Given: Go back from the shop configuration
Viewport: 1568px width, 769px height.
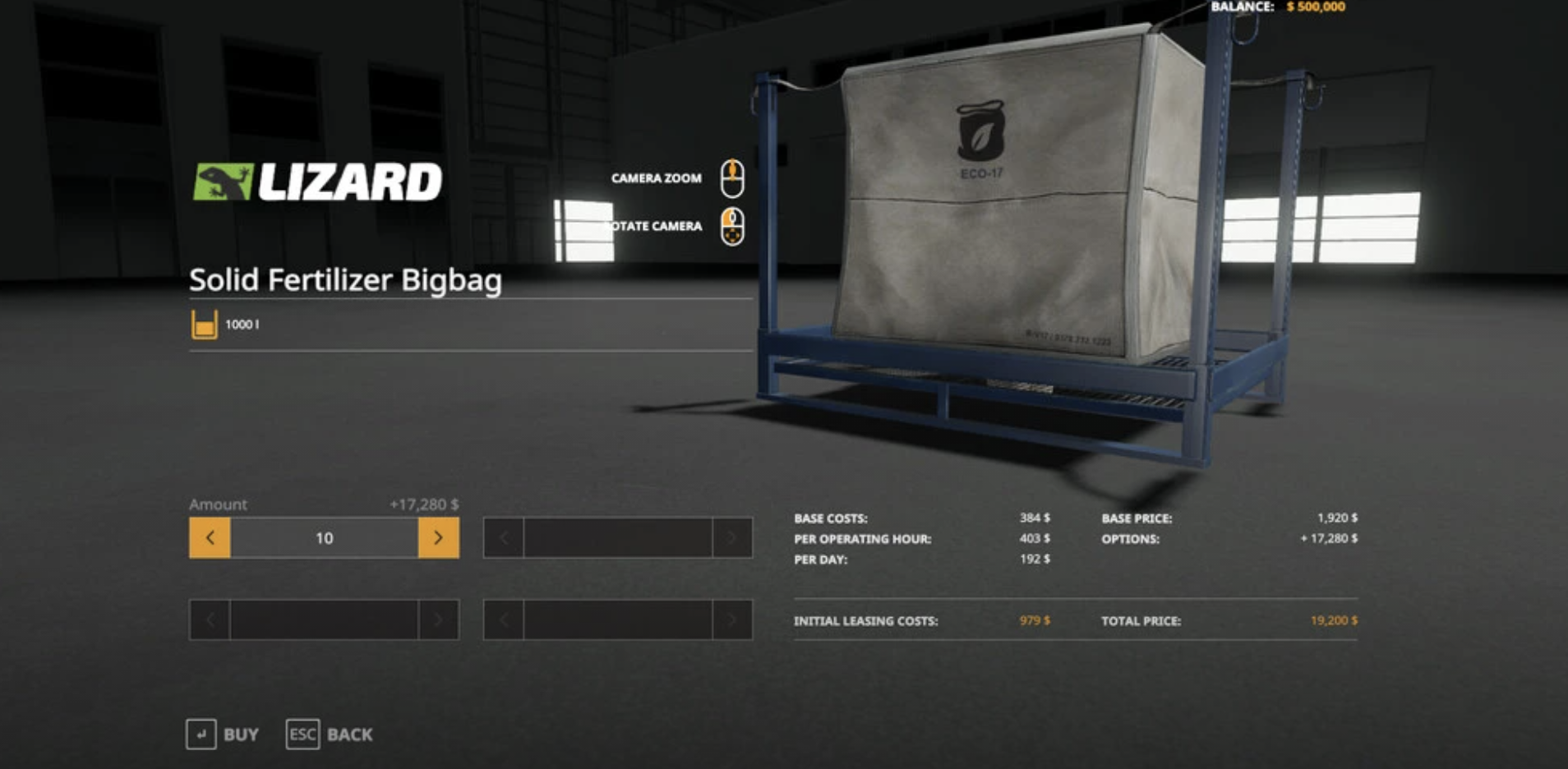Looking at the screenshot, I should point(330,734).
